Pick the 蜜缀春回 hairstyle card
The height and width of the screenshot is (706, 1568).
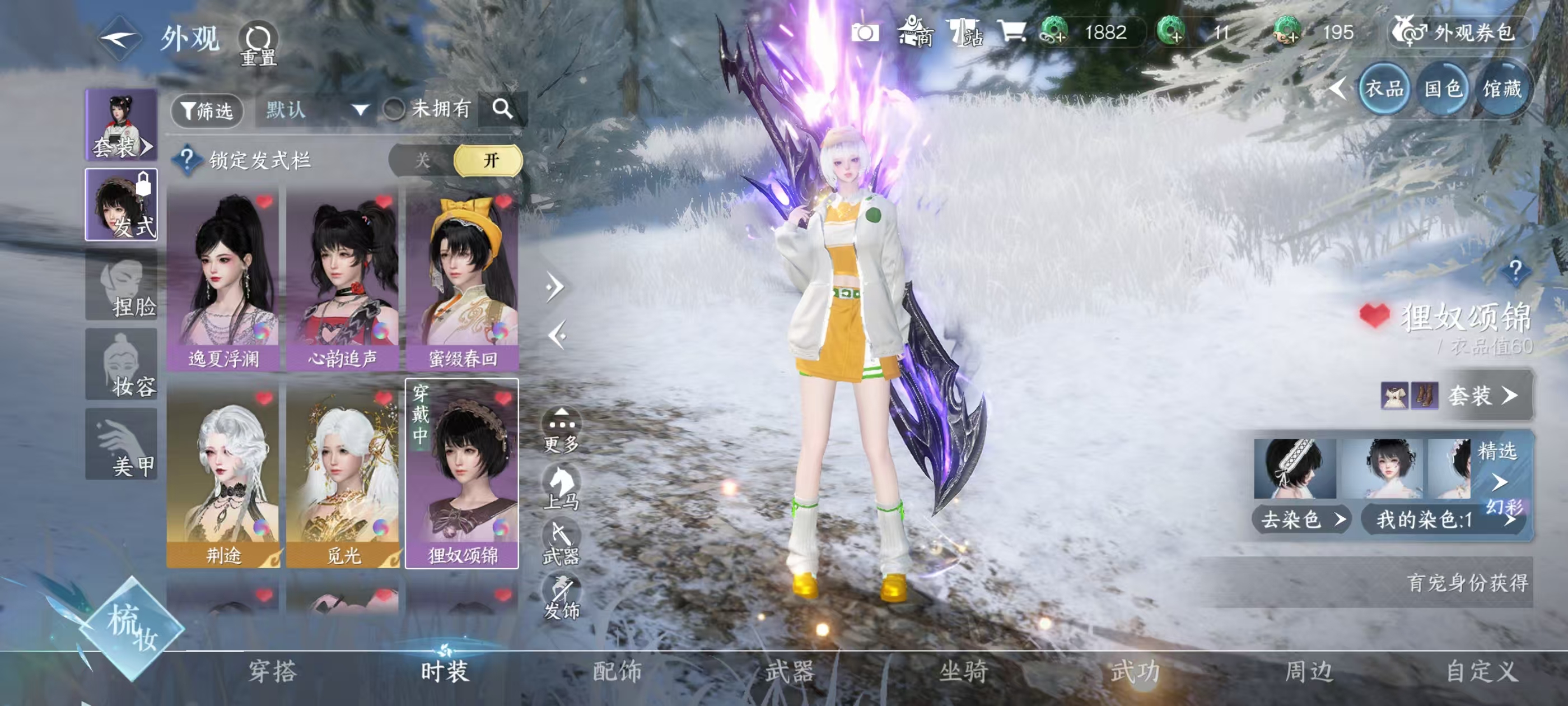point(462,280)
